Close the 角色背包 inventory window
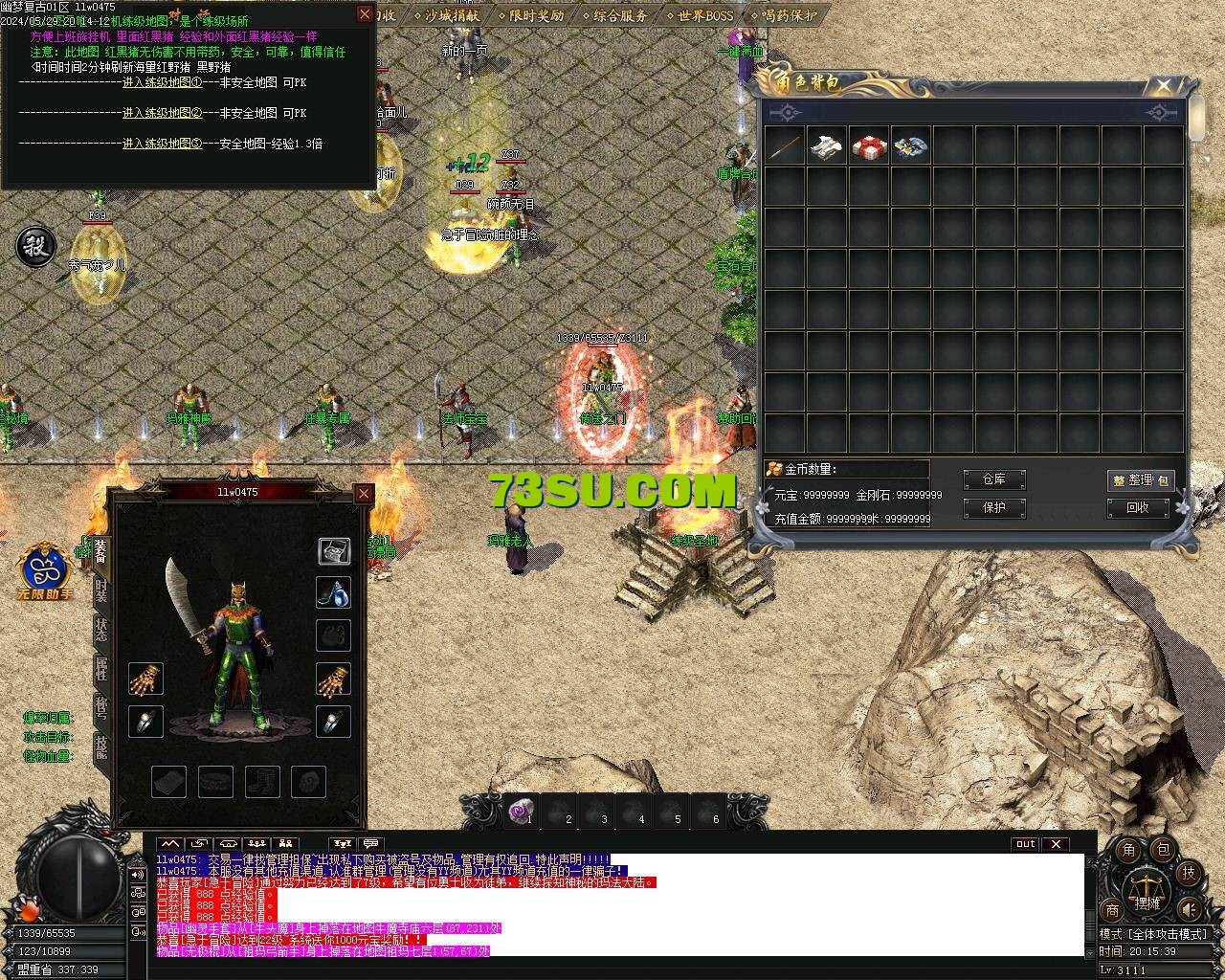 [1164, 86]
